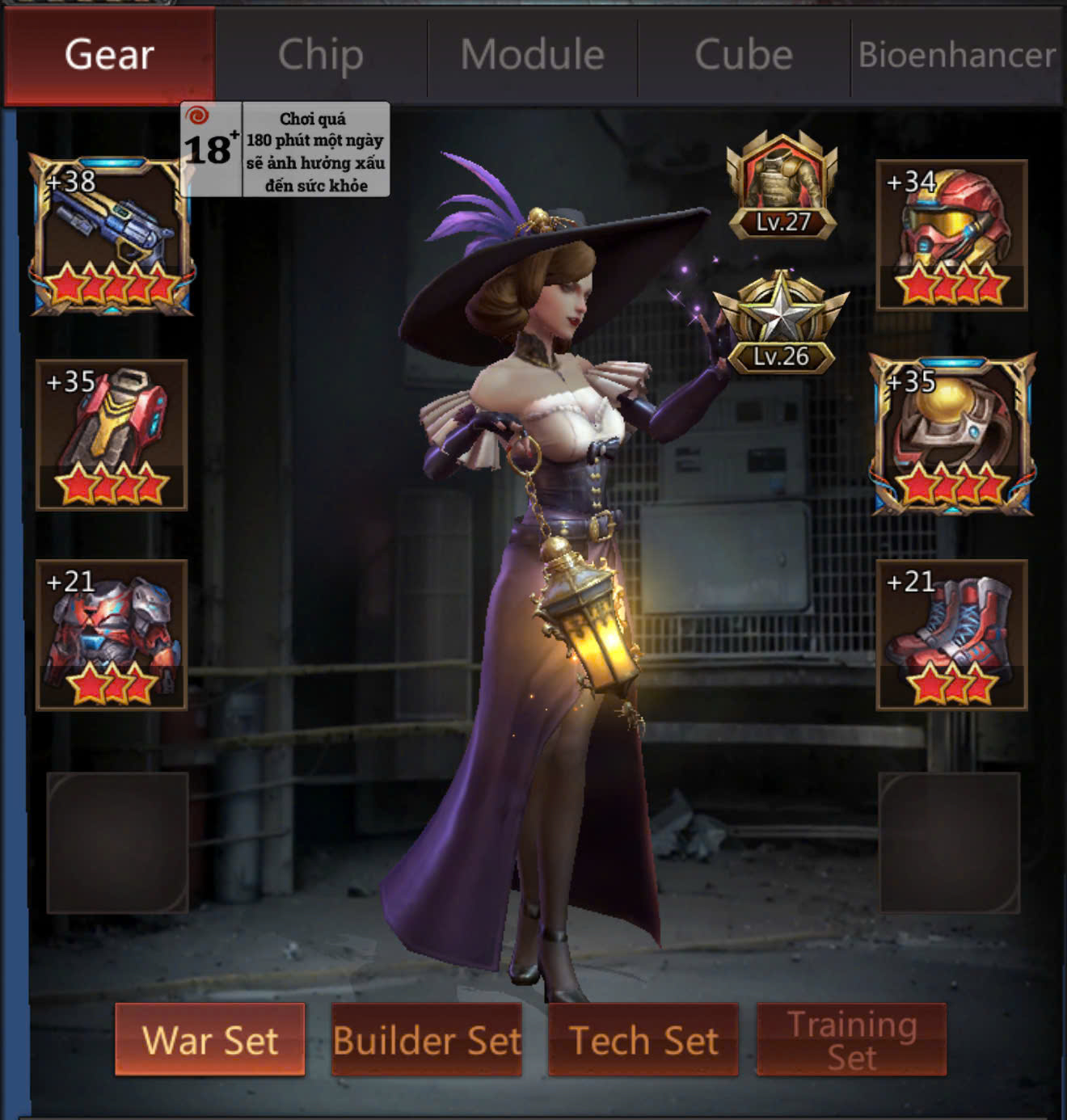Screen dimensions: 1067x1120
Task: Select the Module tab
Action: tap(533, 55)
